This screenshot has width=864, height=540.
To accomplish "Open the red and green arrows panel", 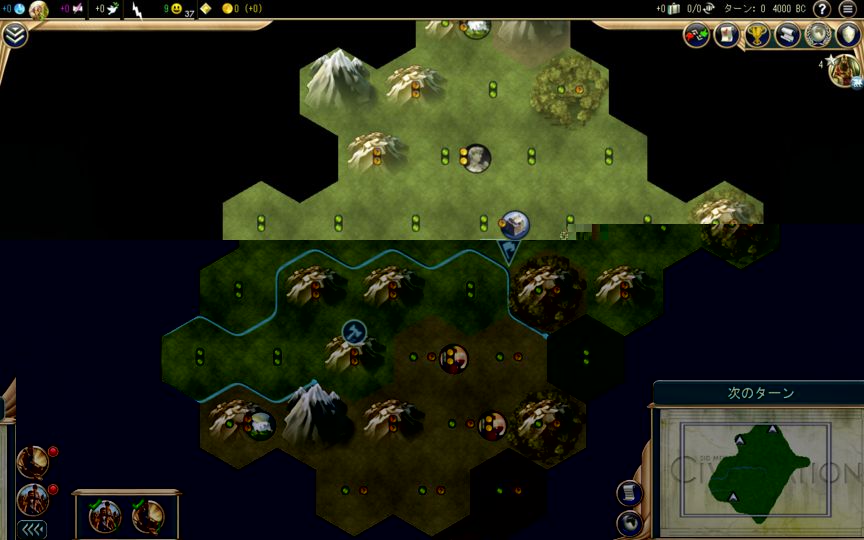I will 696,35.
